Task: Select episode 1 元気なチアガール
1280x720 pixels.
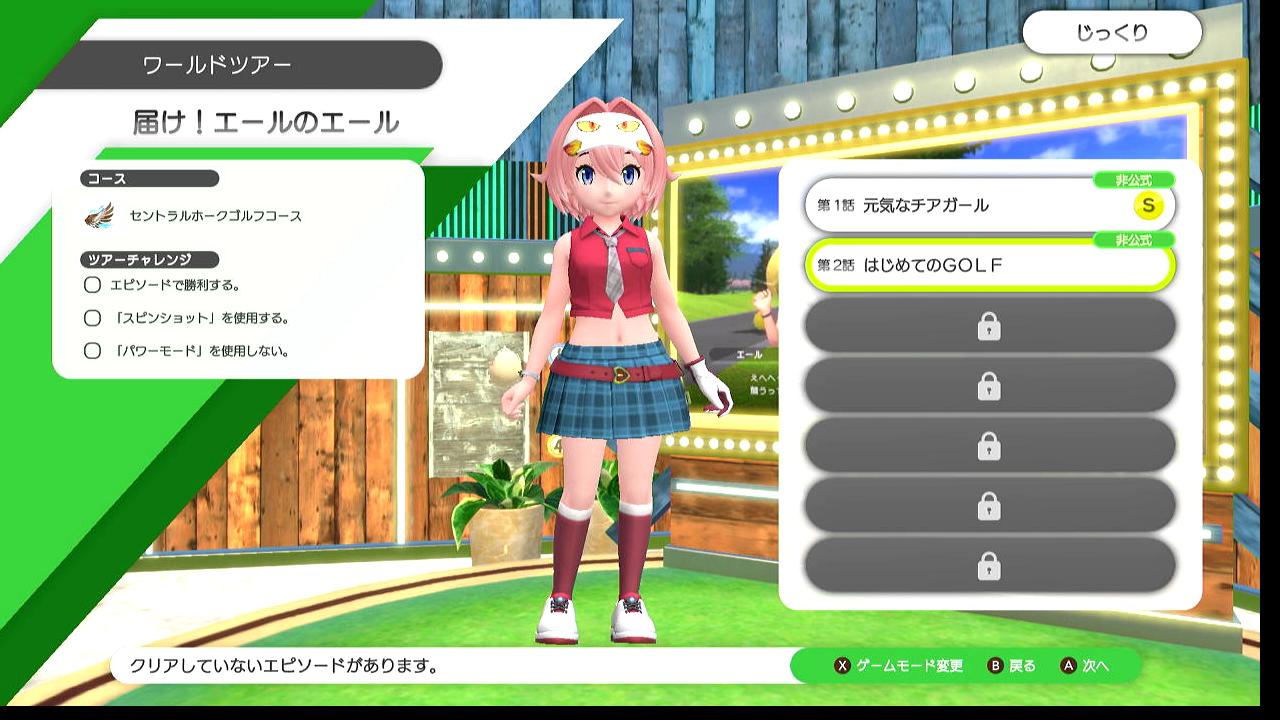Action: point(988,206)
